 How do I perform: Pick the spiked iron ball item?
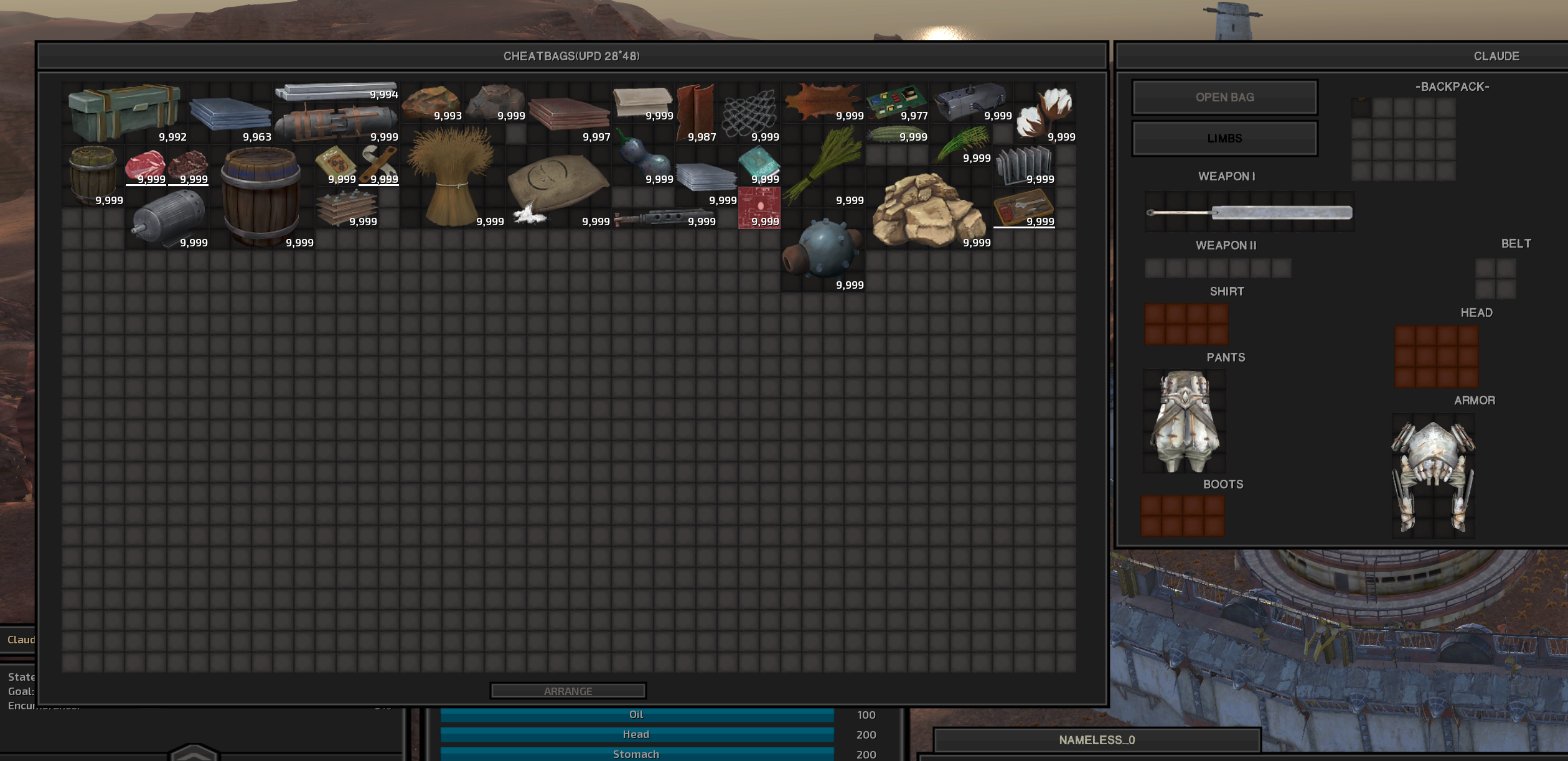(x=823, y=250)
